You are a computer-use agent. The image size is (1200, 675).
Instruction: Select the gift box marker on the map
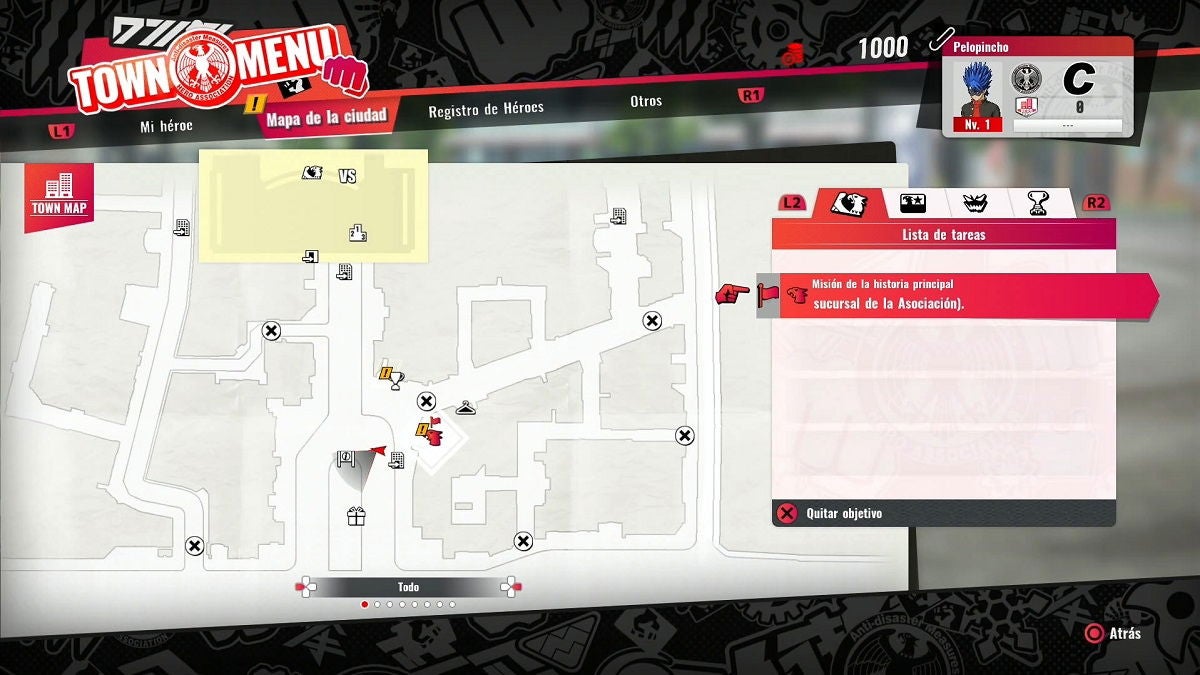(x=356, y=516)
